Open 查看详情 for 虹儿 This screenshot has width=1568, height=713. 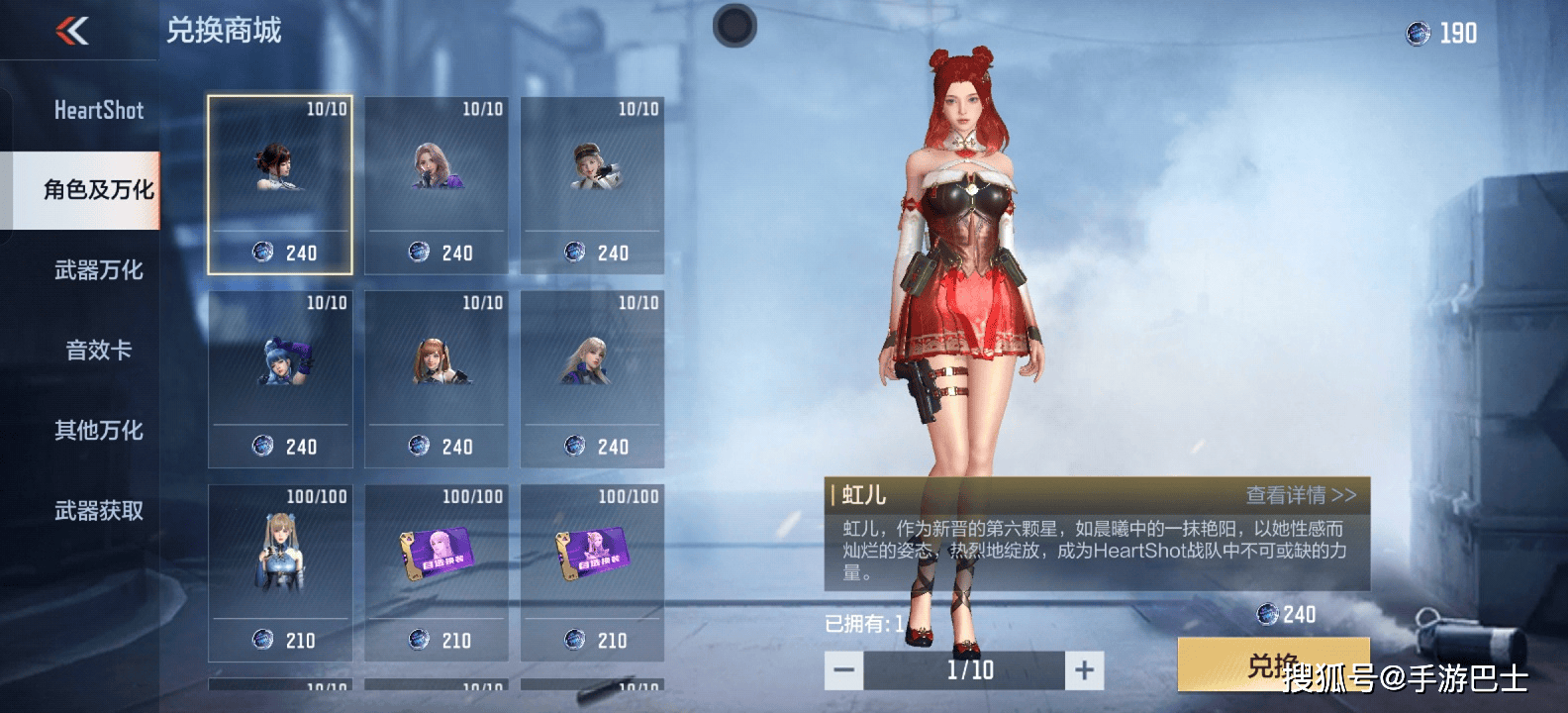(1300, 495)
